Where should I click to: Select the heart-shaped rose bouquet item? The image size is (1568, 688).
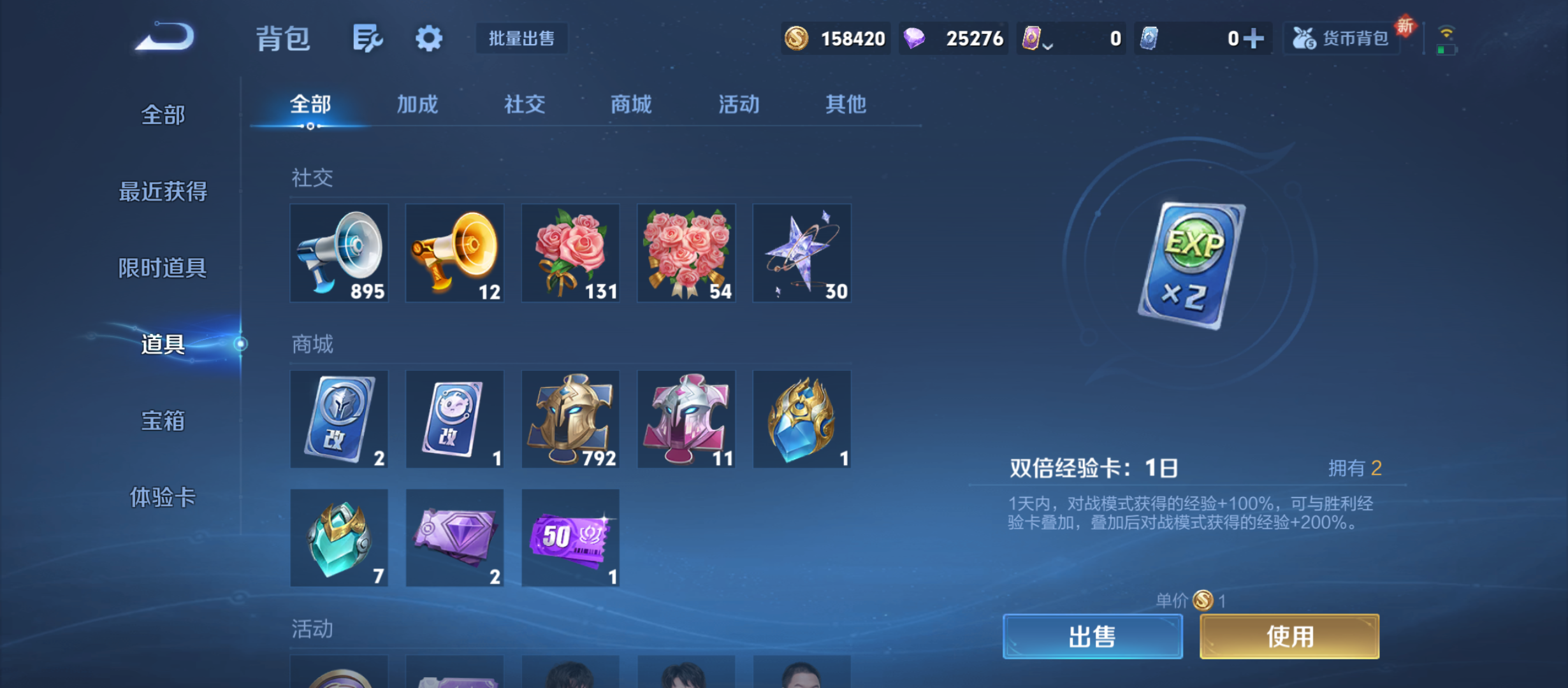(685, 252)
